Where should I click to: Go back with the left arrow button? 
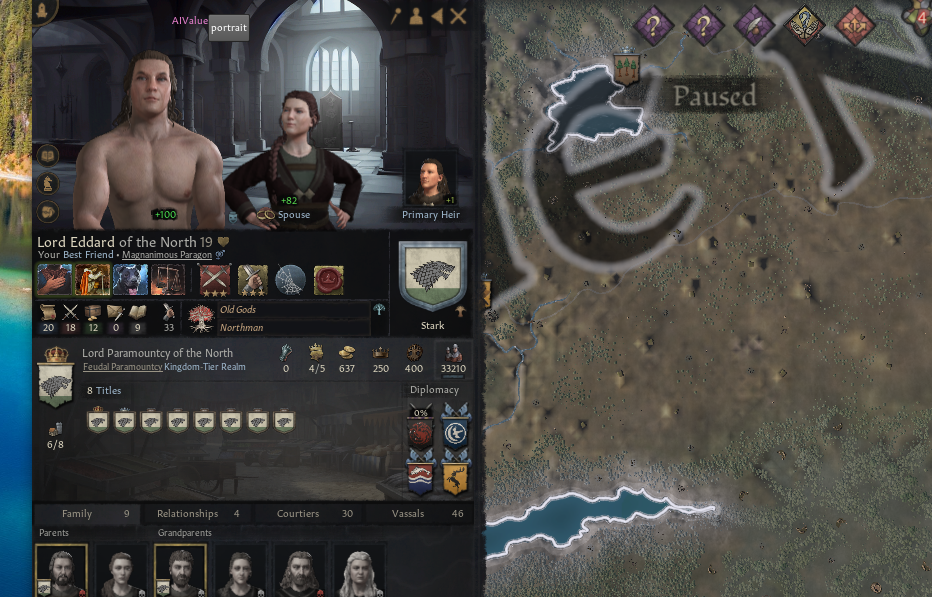pyautogui.click(x=437, y=16)
